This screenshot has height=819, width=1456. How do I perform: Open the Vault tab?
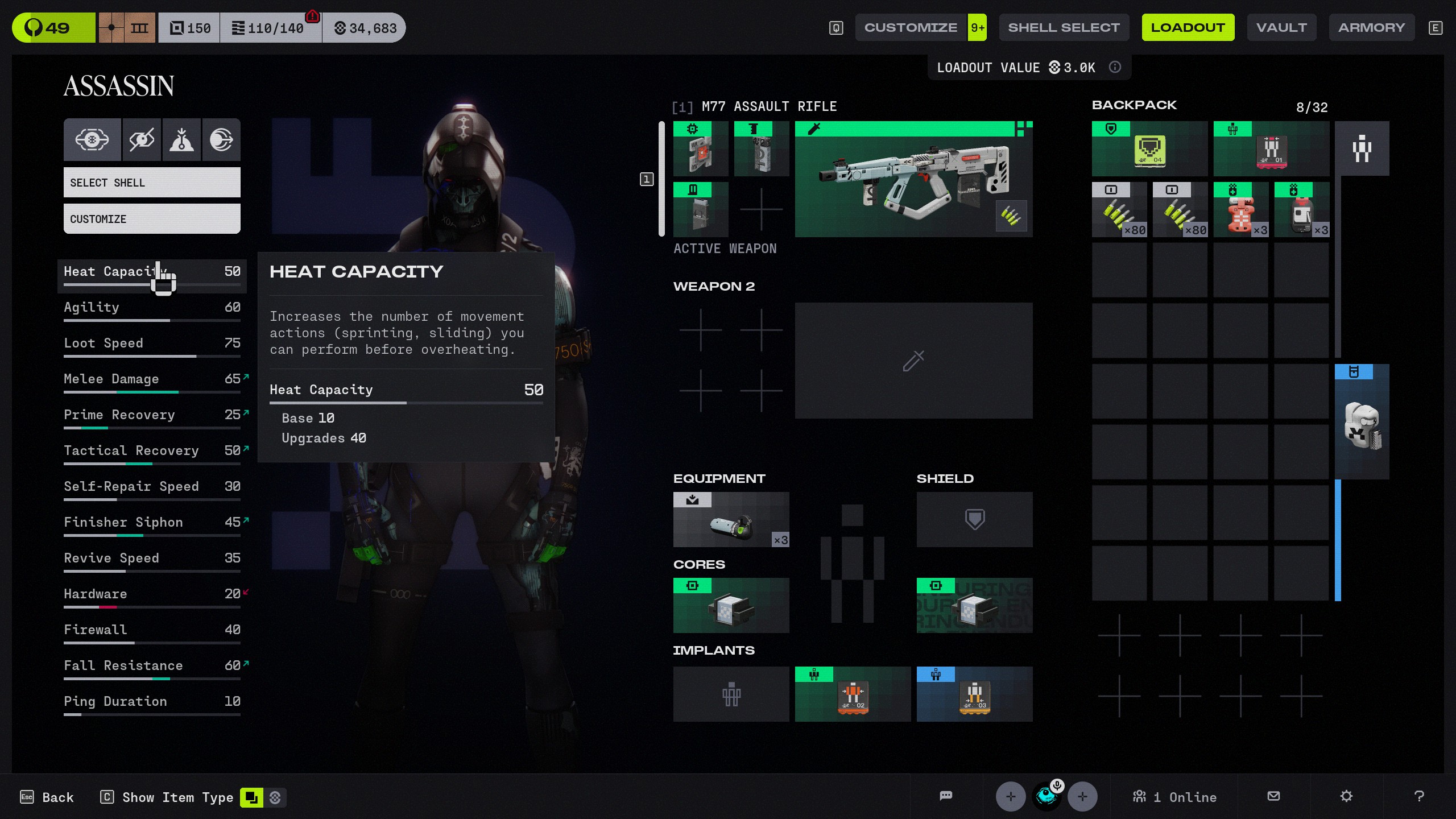(x=1281, y=27)
